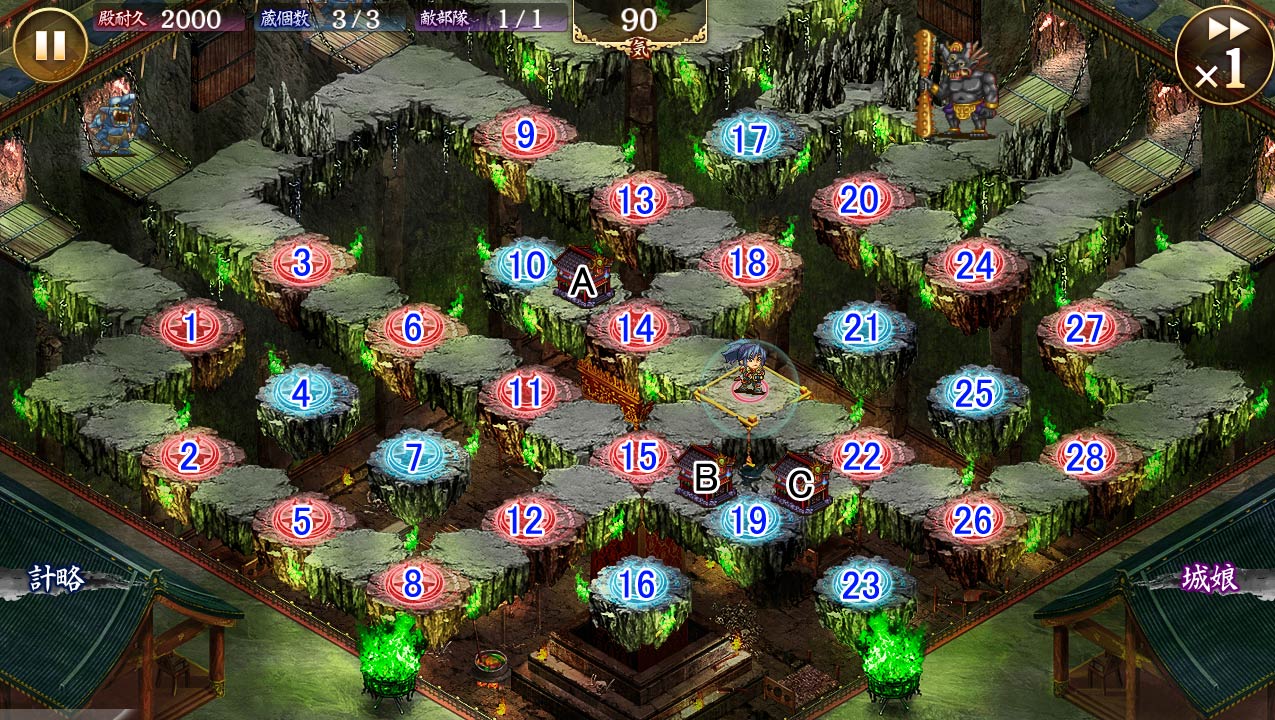Image resolution: width=1275 pixels, height=720 pixels.
Task: Select red deployment tile 8
Action: pyautogui.click(x=413, y=583)
